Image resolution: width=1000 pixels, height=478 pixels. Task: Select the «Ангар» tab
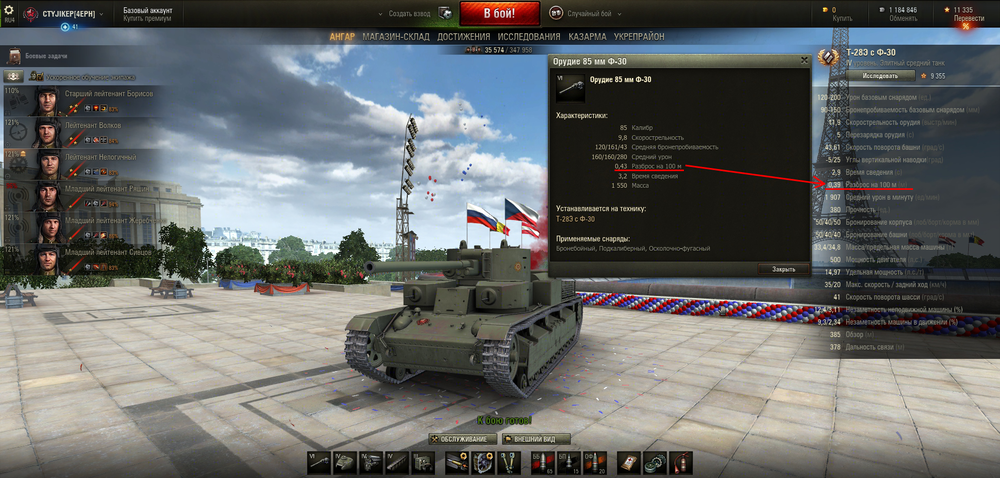coord(342,37)
